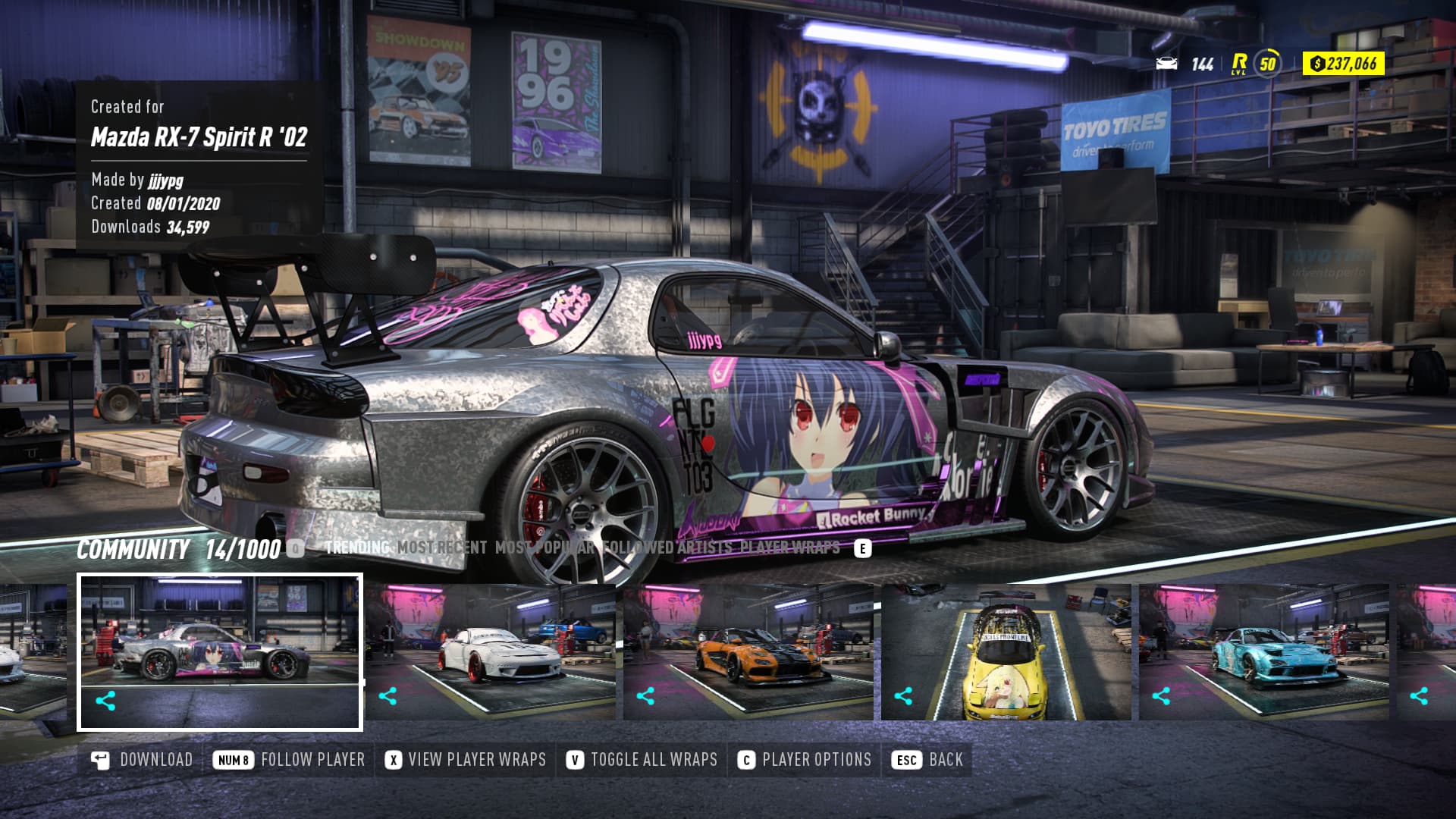
Task: Open Player Options
Action: point(805,760)
